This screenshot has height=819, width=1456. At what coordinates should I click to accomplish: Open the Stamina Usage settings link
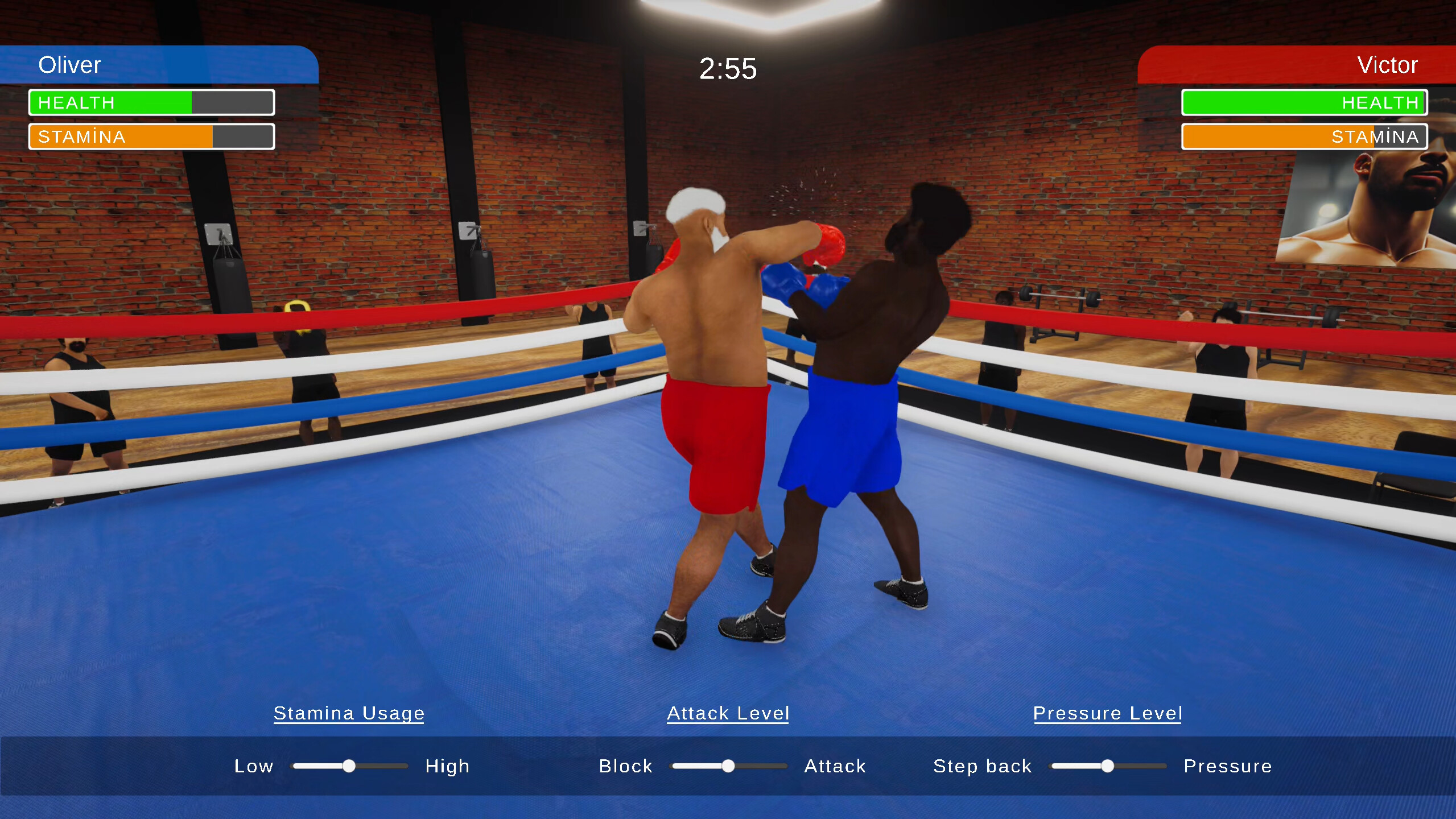tap(349, 713)
